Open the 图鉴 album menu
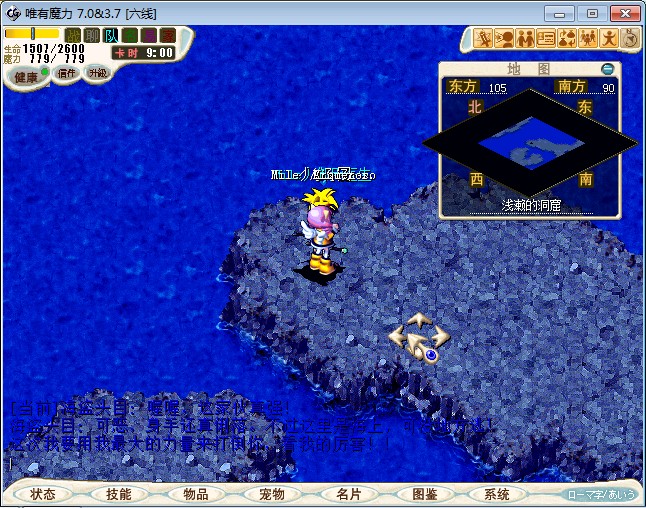The height and width of the screenshot is (508, 646). tap(423, 494)
